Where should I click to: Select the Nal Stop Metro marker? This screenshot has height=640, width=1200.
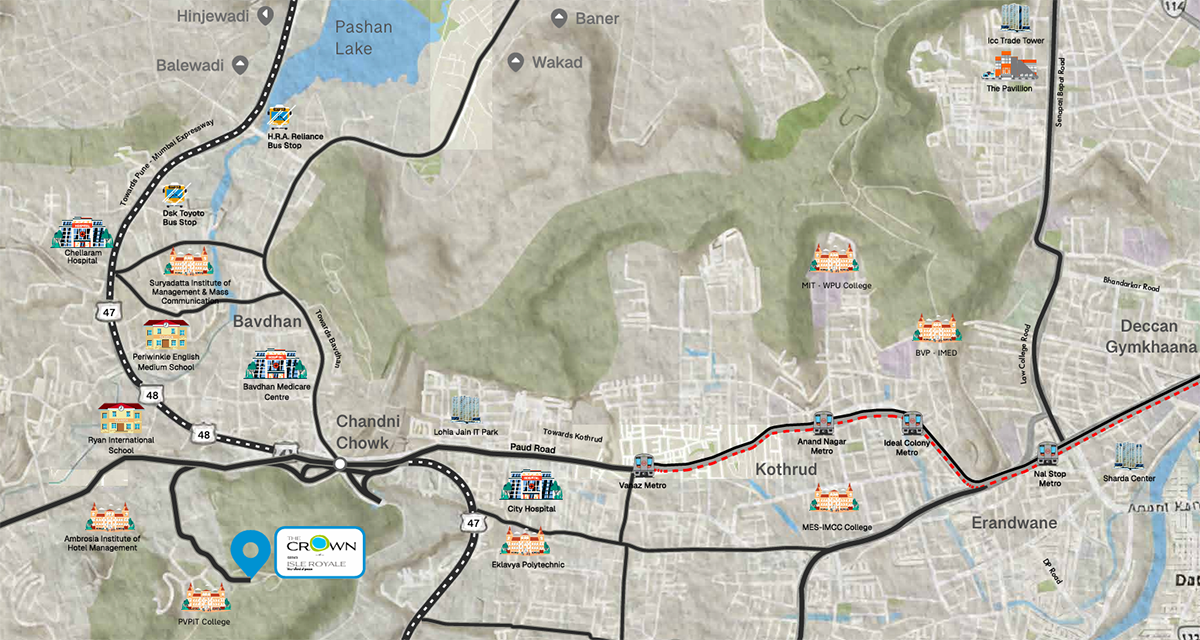click(1048, 453)
